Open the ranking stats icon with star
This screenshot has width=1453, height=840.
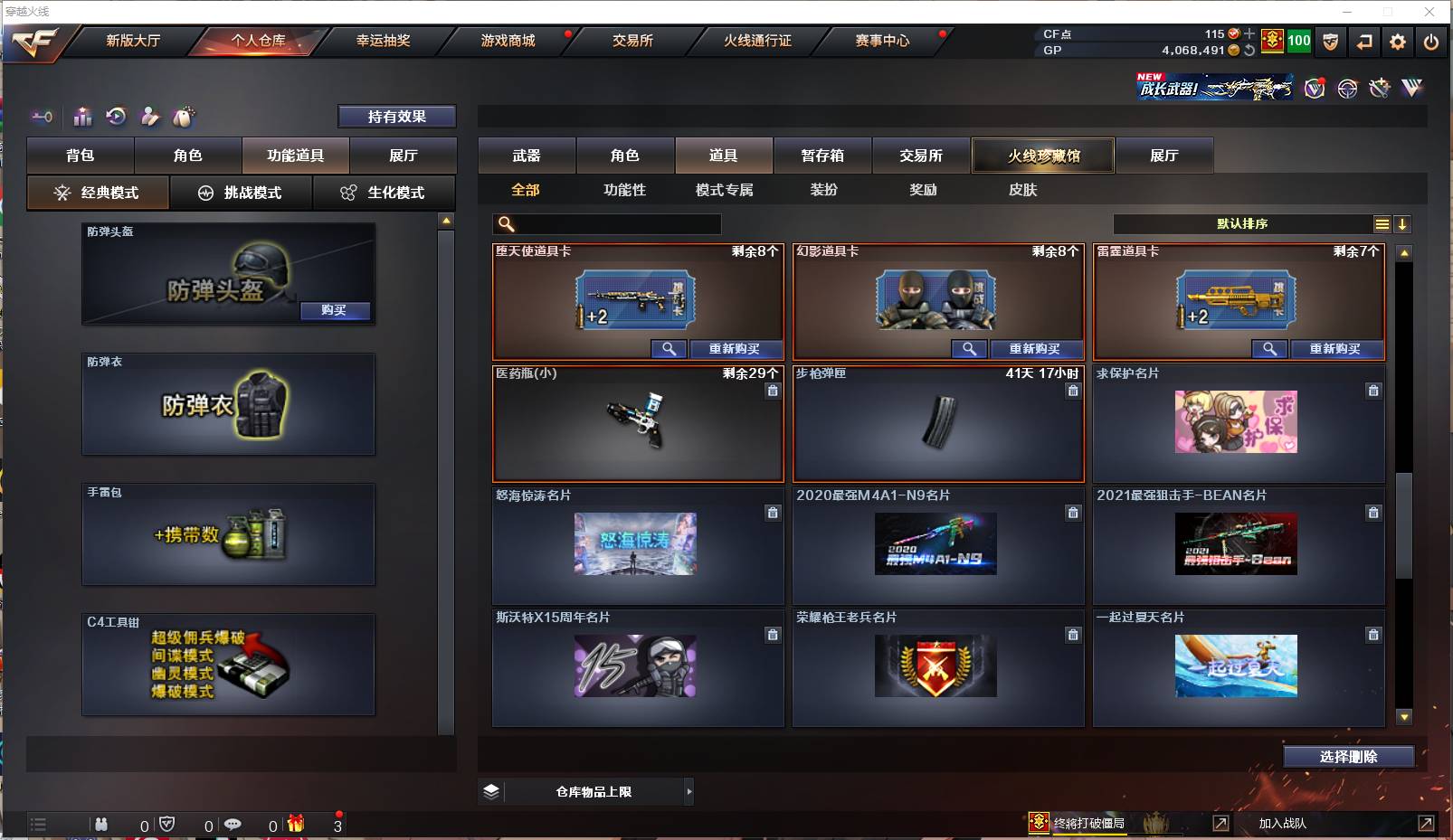pyautogui.click(x=82, y=117)
